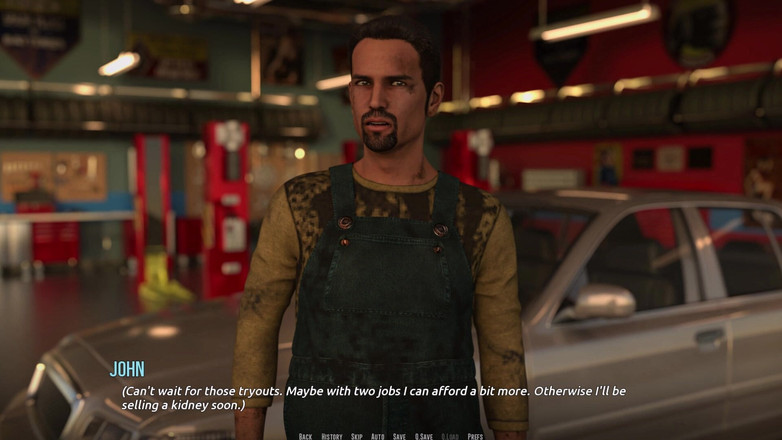This screenshot has width=782, height=440.
Task: Load the quick save via Q.Load
Action: tap(450, 436)
